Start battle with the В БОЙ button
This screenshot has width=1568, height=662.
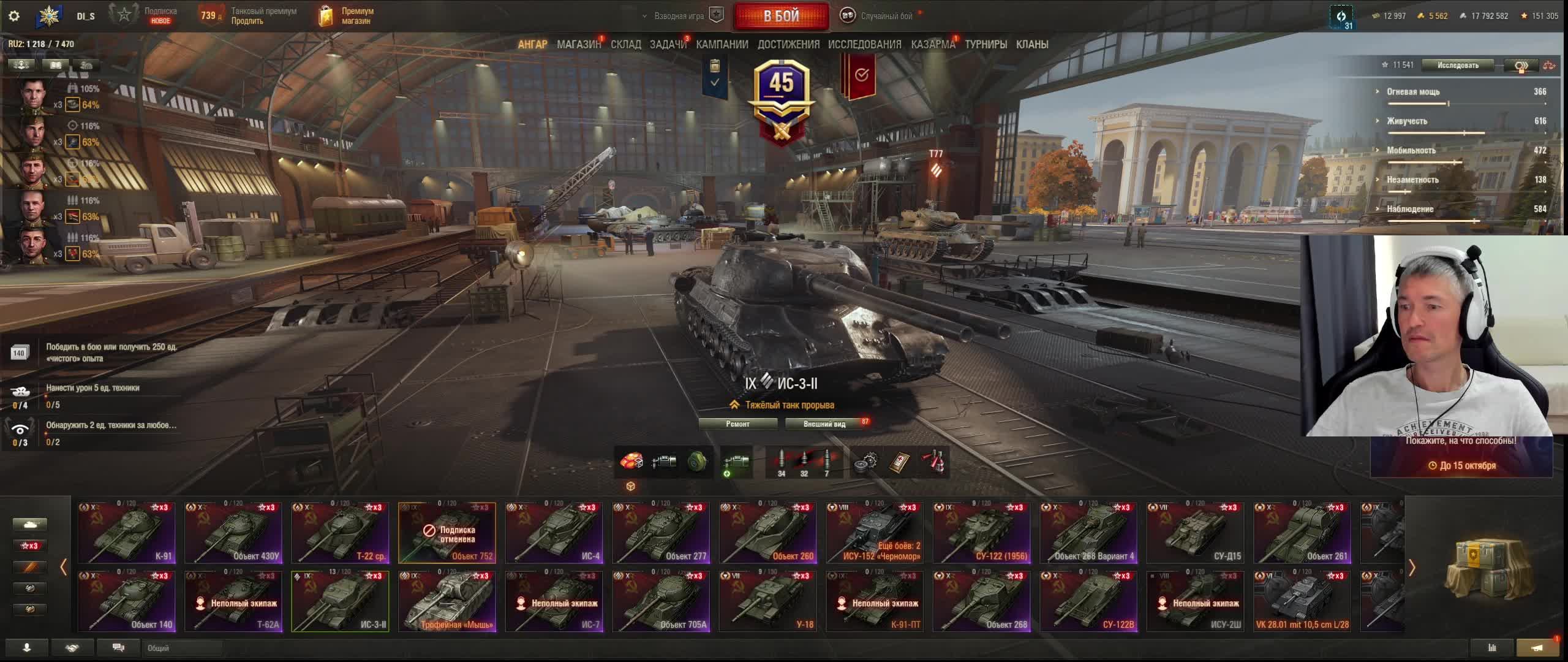[781, 17]
